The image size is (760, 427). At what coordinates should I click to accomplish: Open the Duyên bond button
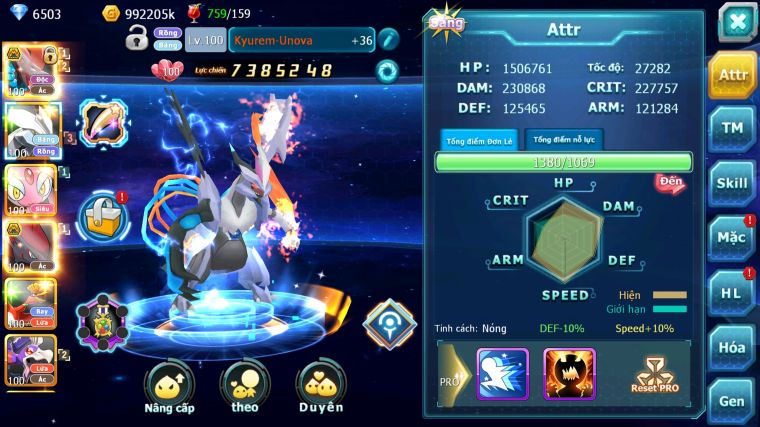click(320, 388)
